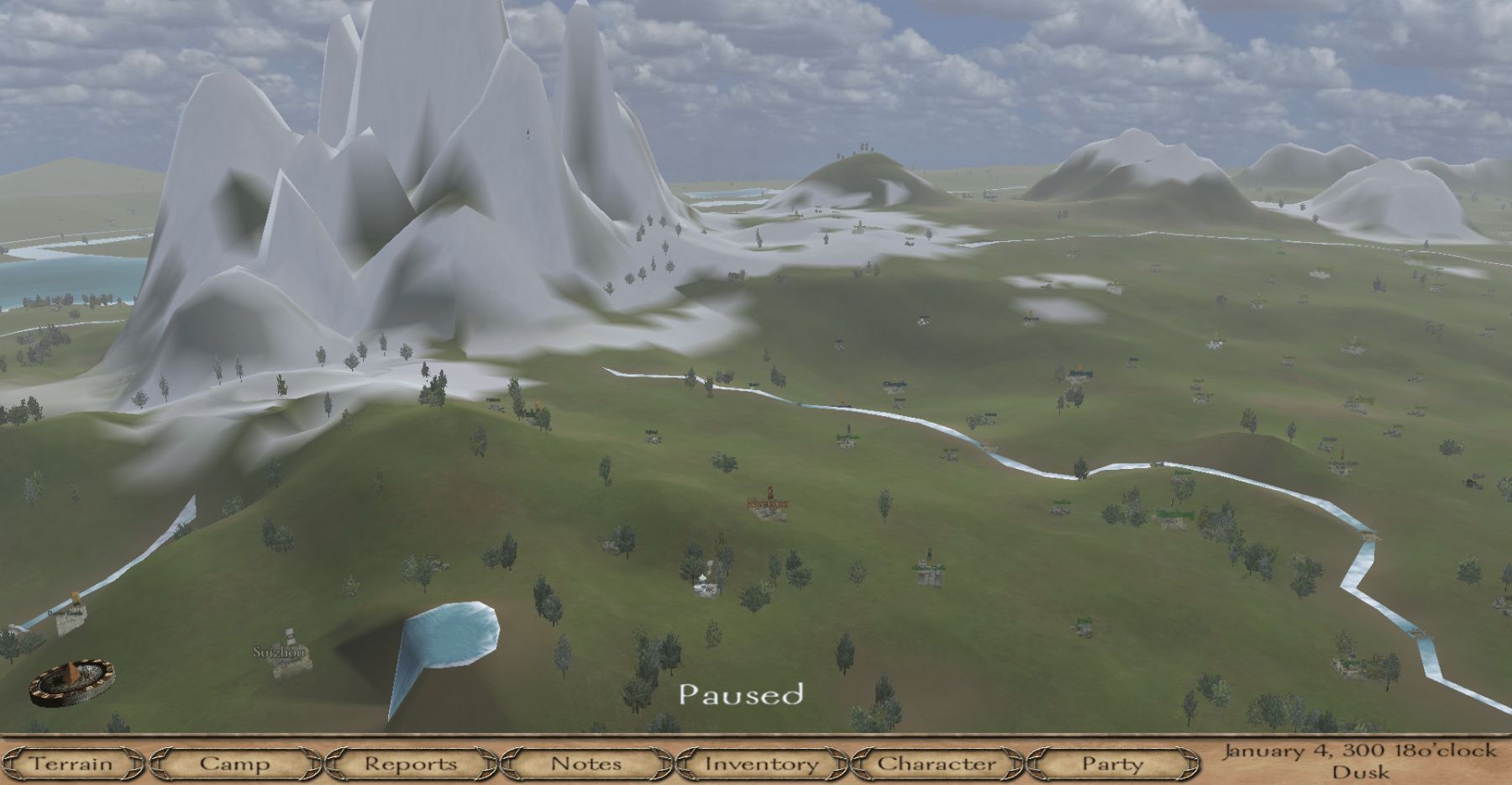Show the Reports screen

pos(411,764)
